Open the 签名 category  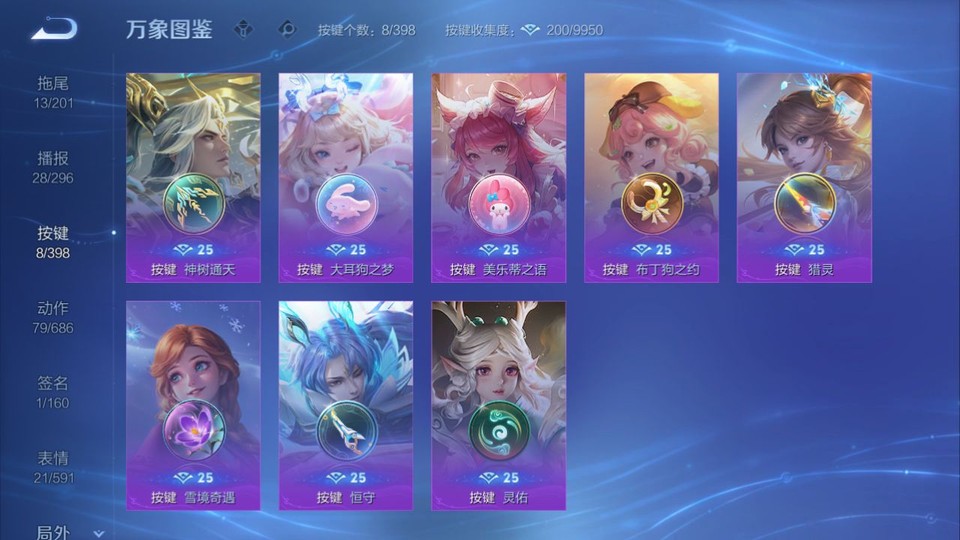click(54, 393)
